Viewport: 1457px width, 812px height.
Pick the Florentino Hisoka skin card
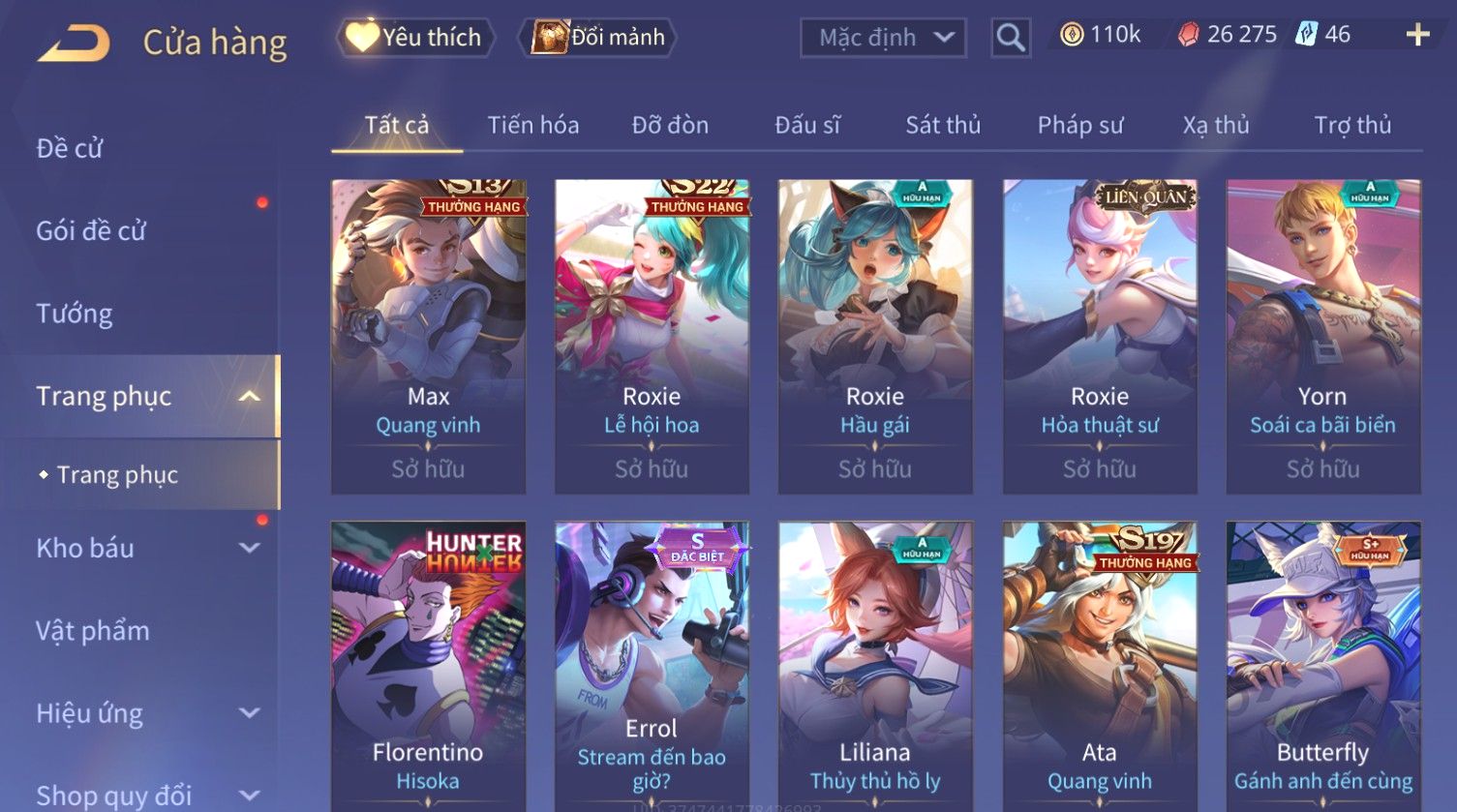point(428,666)
